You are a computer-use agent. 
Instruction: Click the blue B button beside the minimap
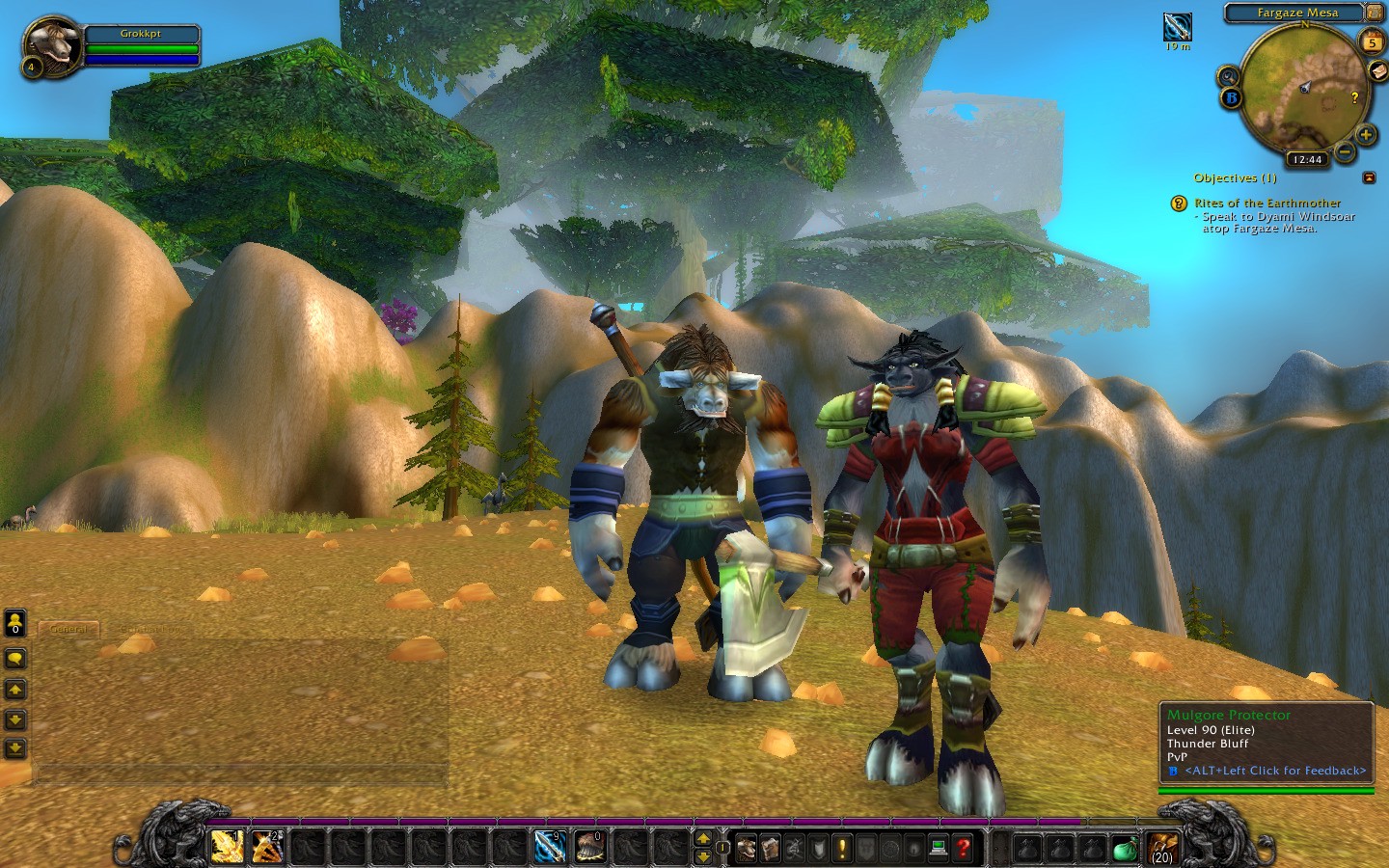pyautogui.click(x=1231, y=97)
